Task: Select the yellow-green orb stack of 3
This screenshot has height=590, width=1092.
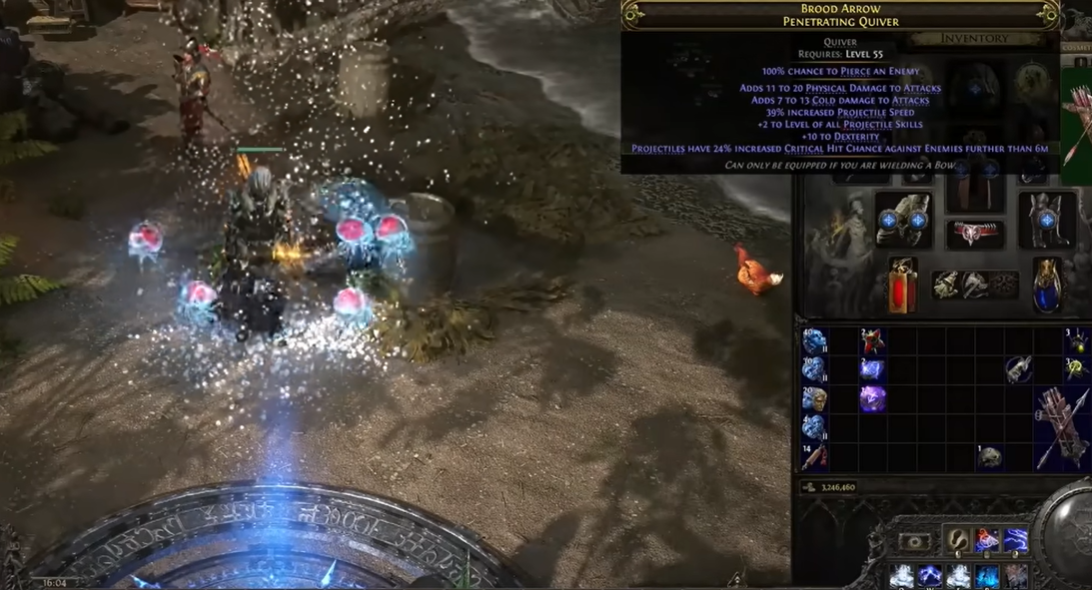Action: tap(1077, 369)
